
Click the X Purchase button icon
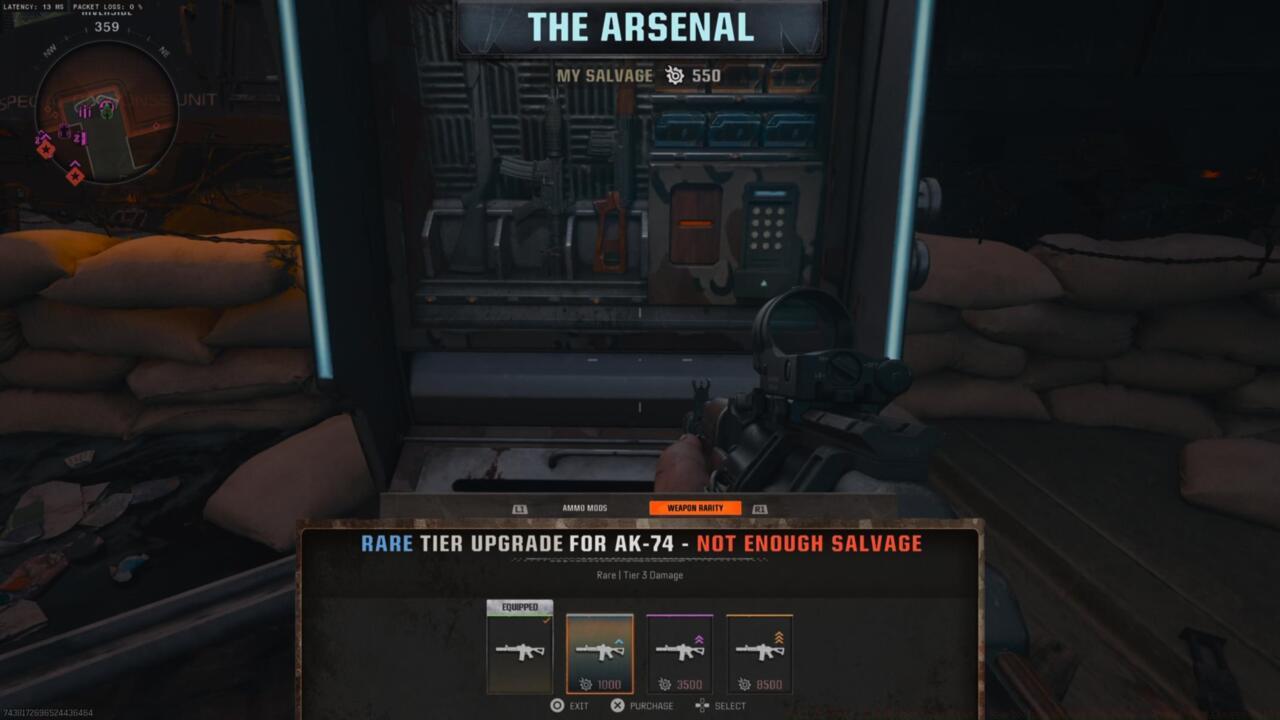tap(617, 706)
